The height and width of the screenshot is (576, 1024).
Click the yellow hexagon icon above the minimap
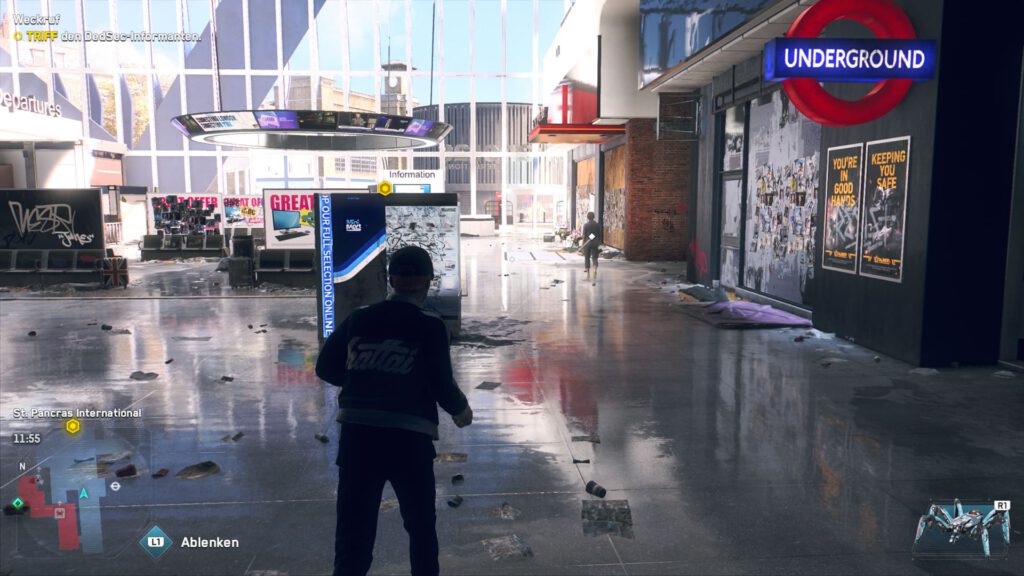click(x=73, y=426)
